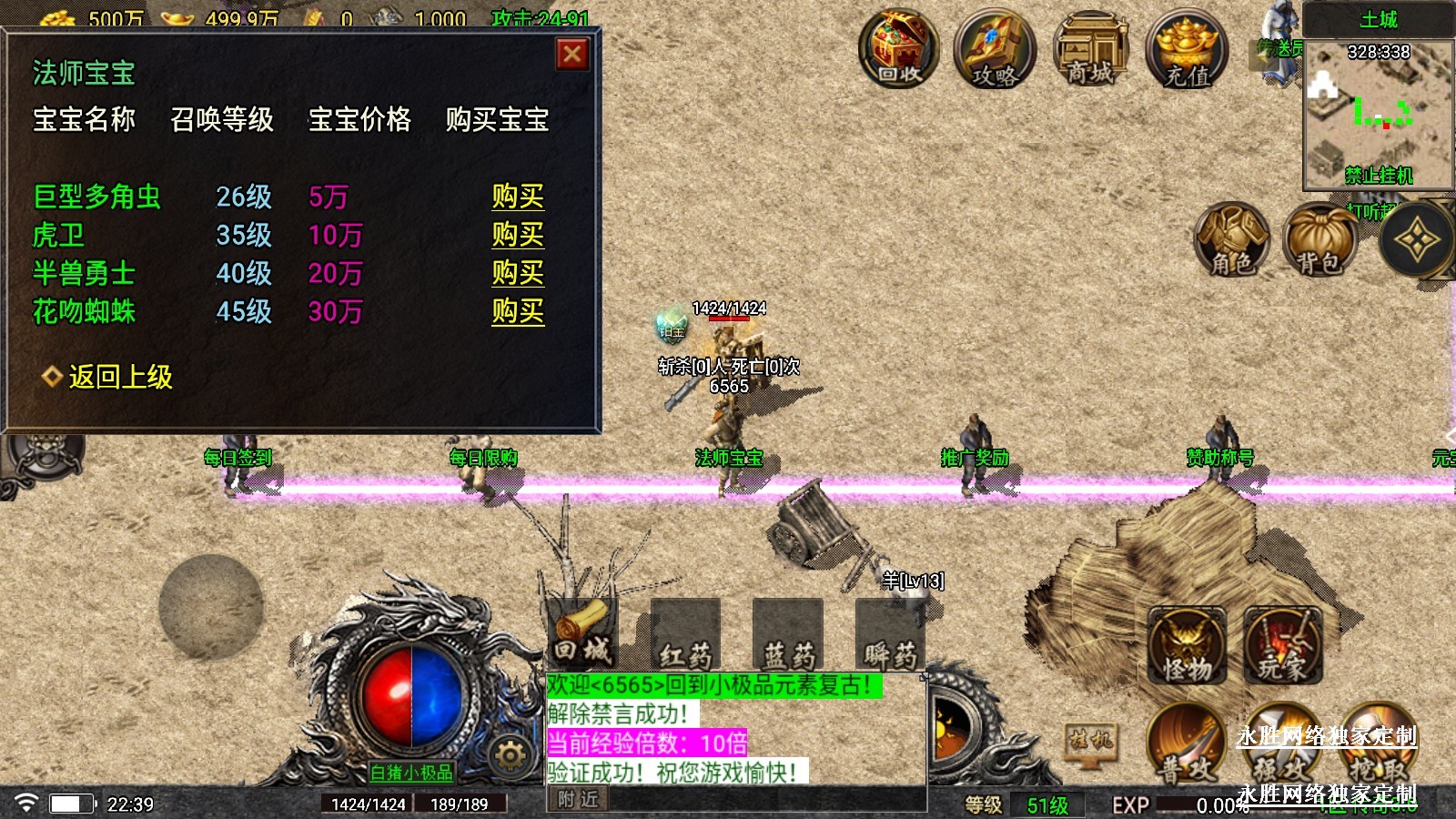The height and width of the screenshot is (819, 1456).
Task: Open the 角色 character sheet
Action: pos(1231,239)
